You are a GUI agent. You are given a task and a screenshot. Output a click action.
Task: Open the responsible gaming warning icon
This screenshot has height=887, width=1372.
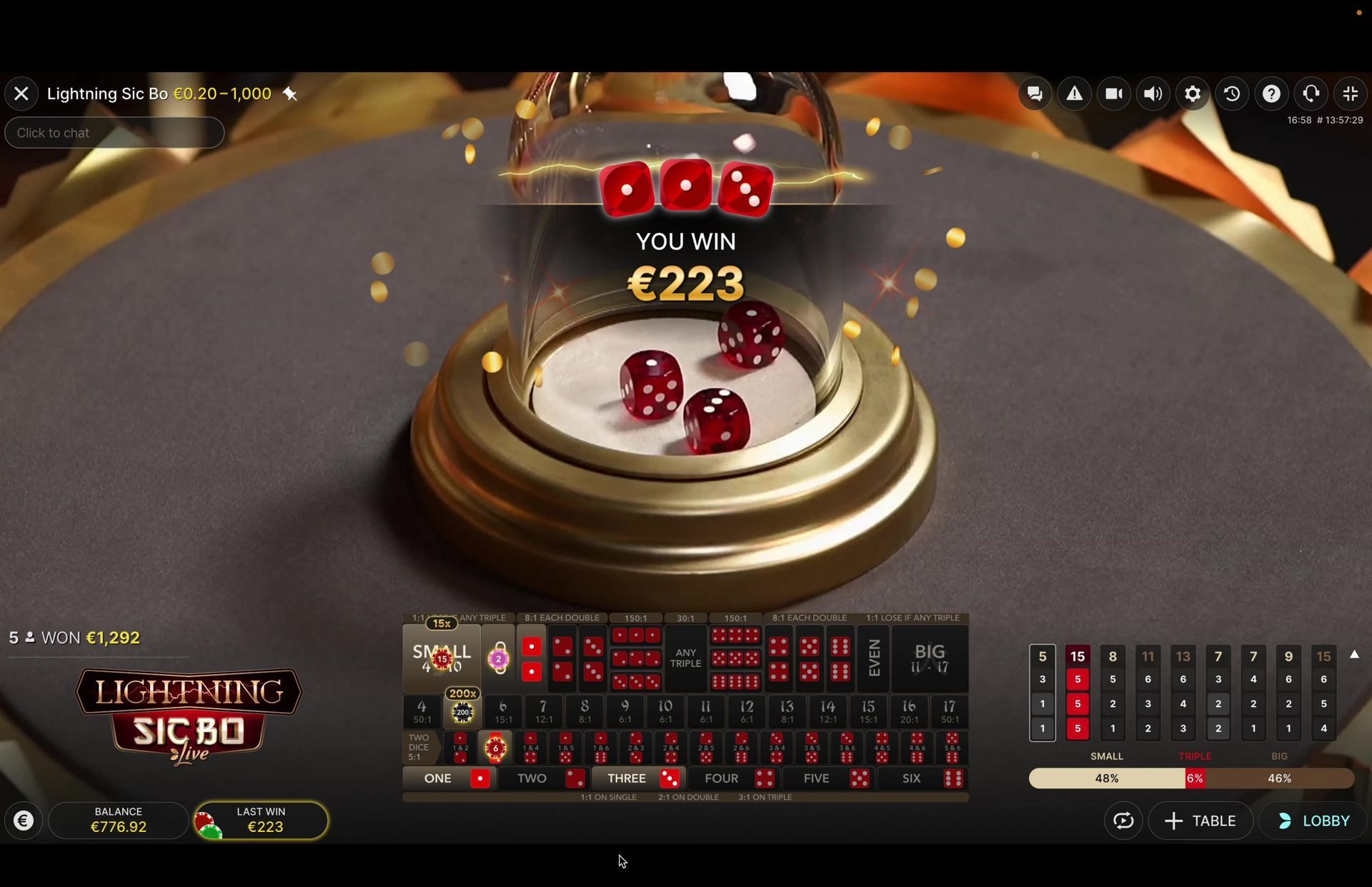tap(1075, 93)
